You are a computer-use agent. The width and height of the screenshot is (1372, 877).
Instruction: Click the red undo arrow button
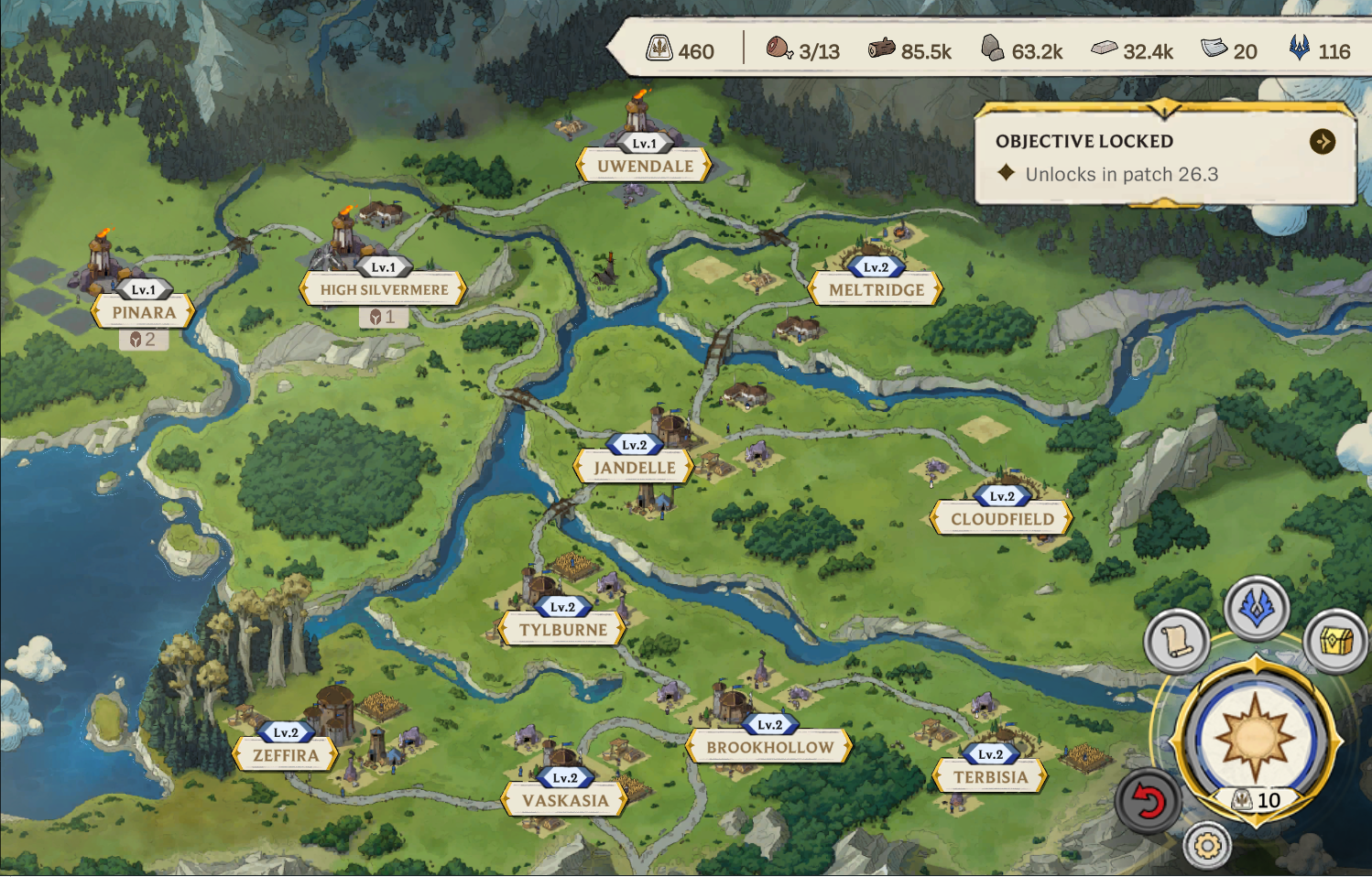[x=1148, y=802]
